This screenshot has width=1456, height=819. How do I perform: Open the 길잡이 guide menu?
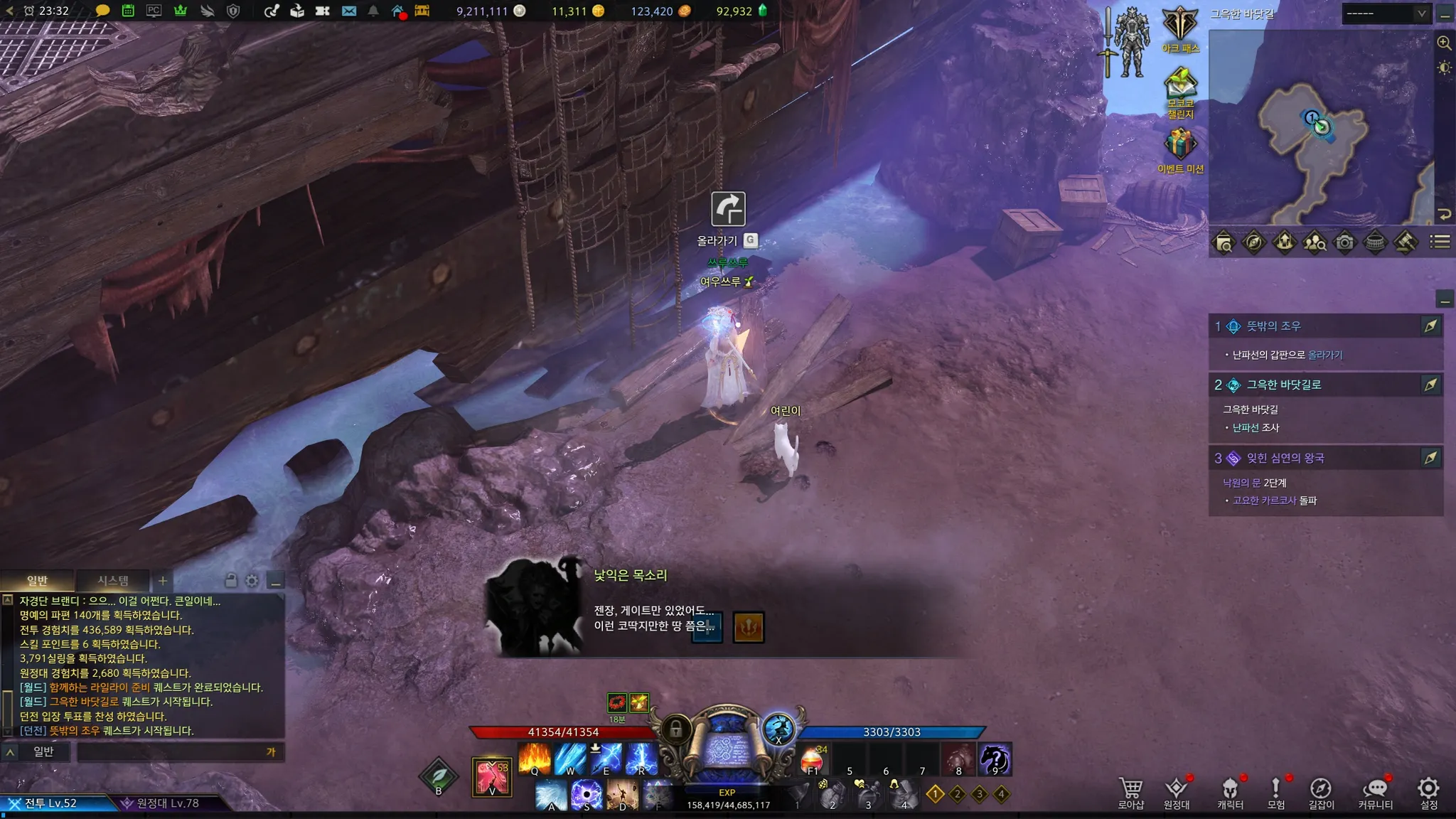pos(1321,792)
